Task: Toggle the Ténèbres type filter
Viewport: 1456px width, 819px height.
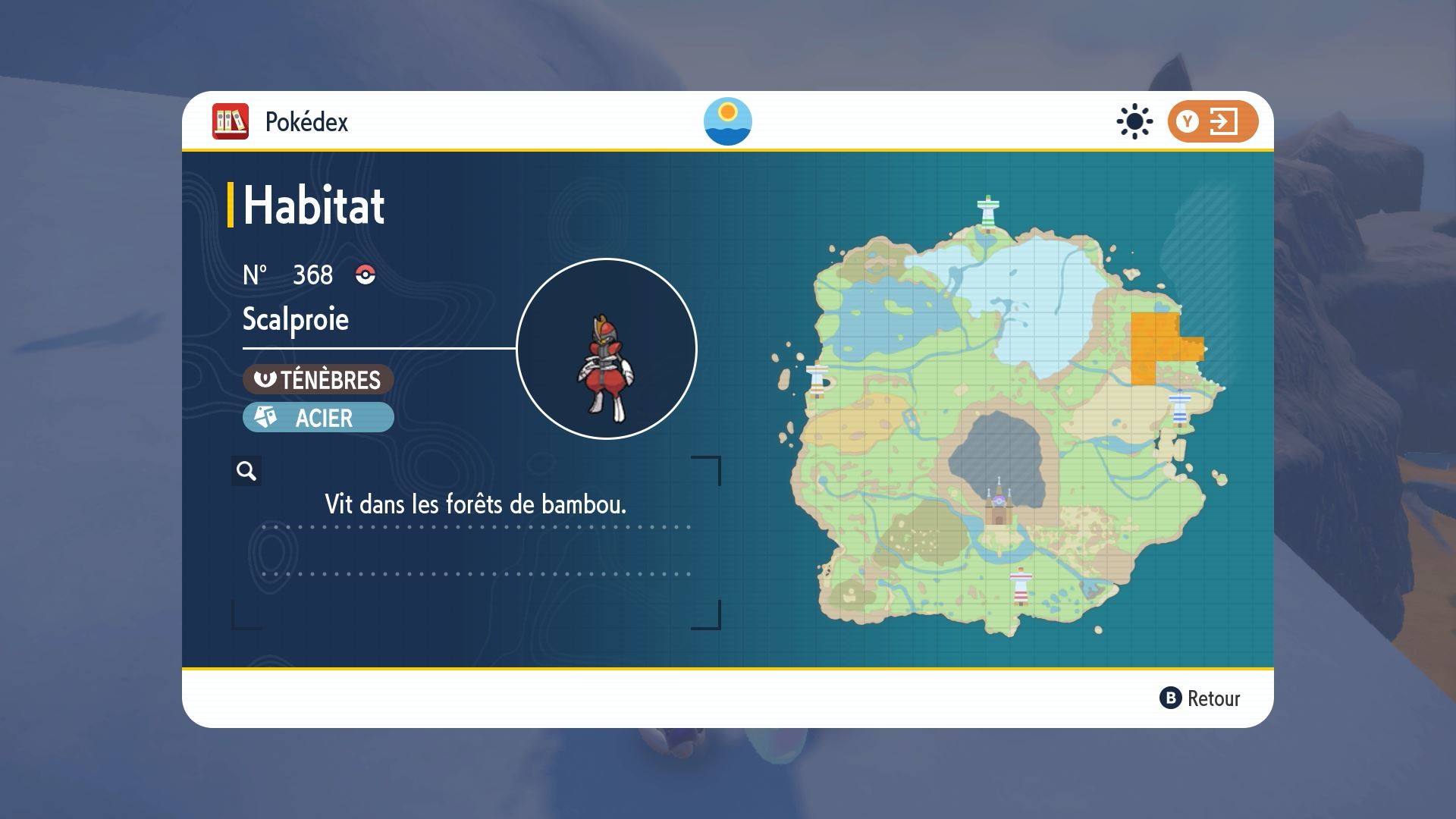Action: click(317, 381)
